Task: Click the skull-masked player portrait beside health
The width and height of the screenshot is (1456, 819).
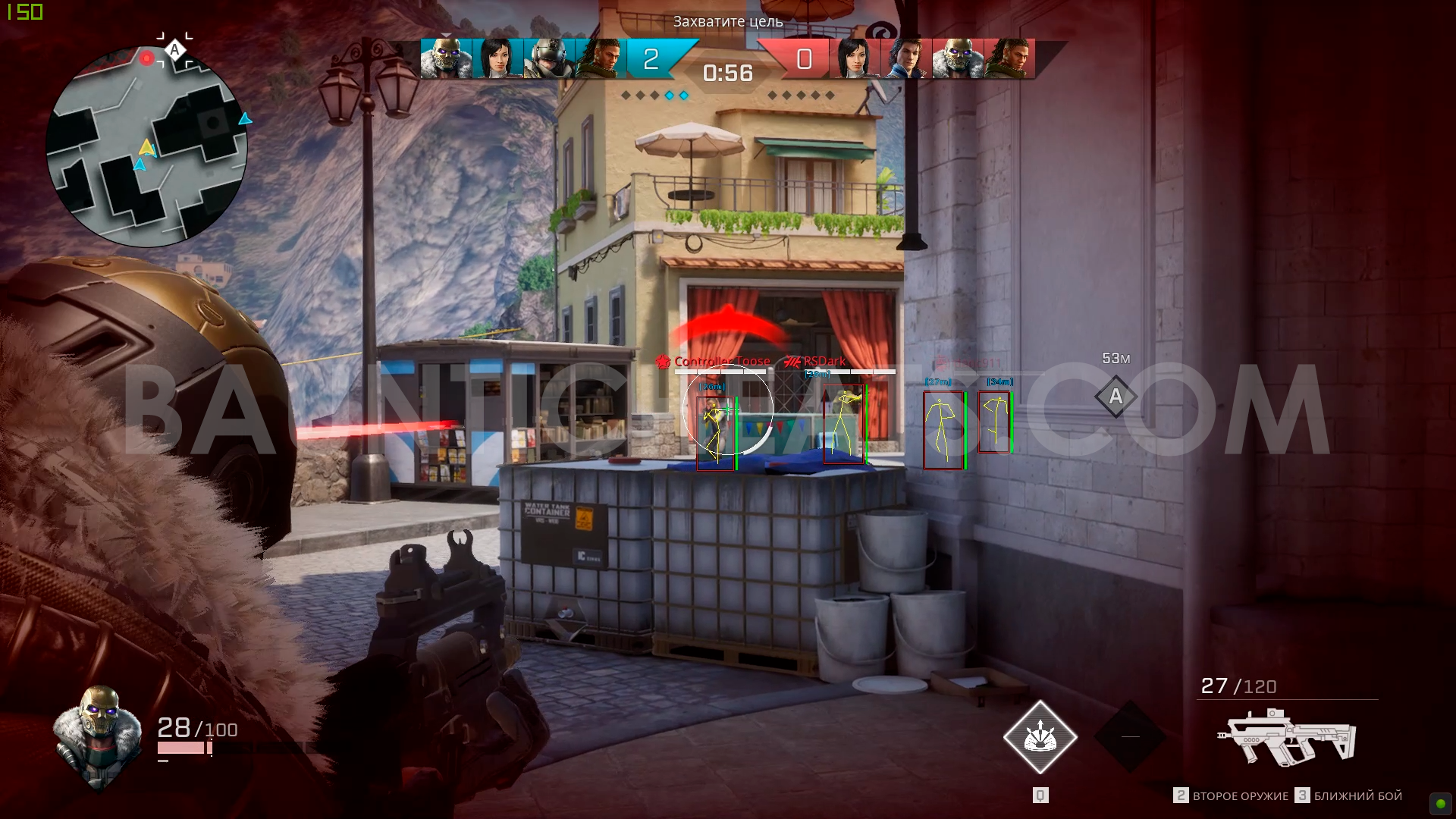Action: point(99,734)
